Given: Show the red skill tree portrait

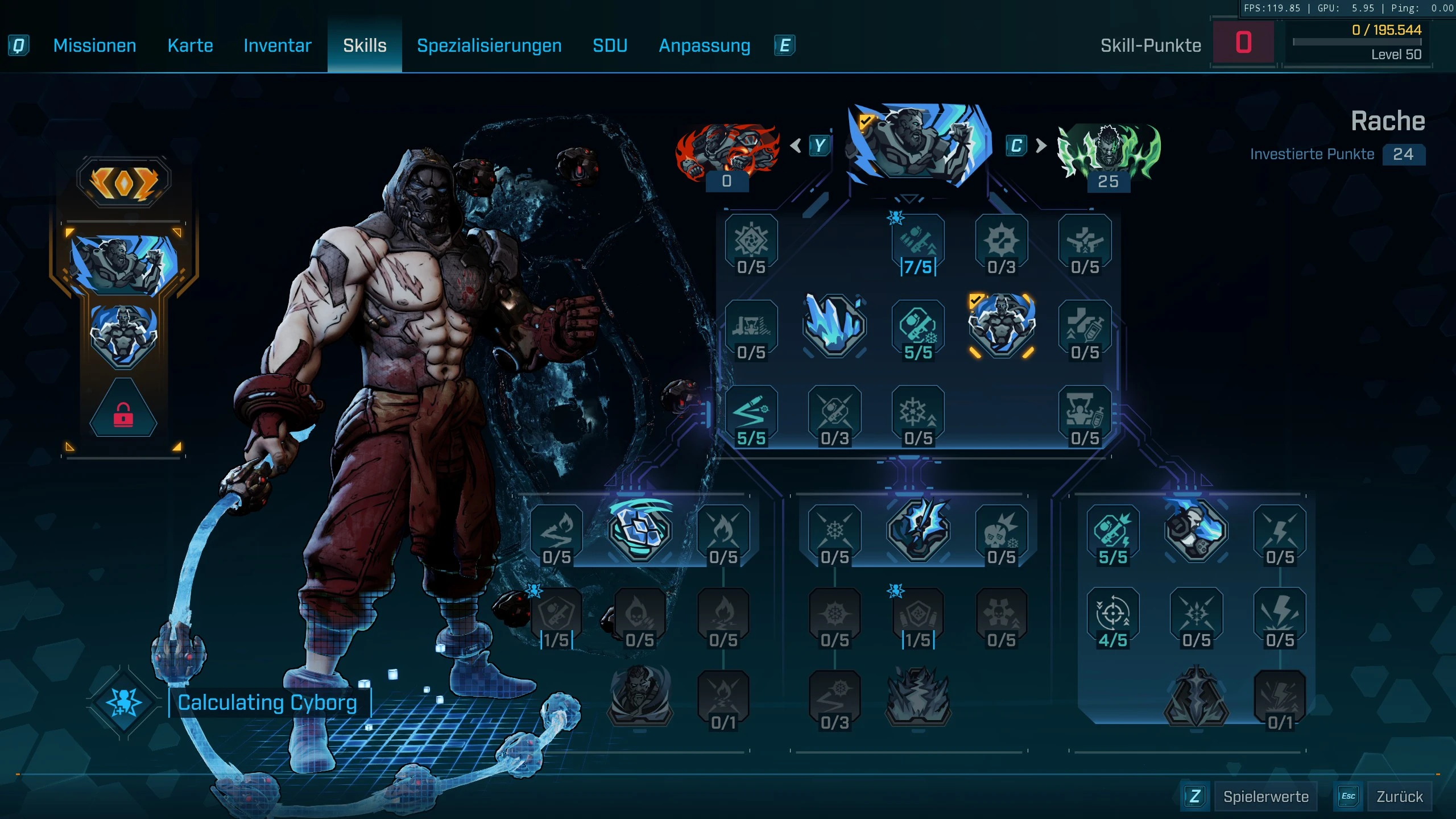Looking at the screenshot, I should (726, 151).
